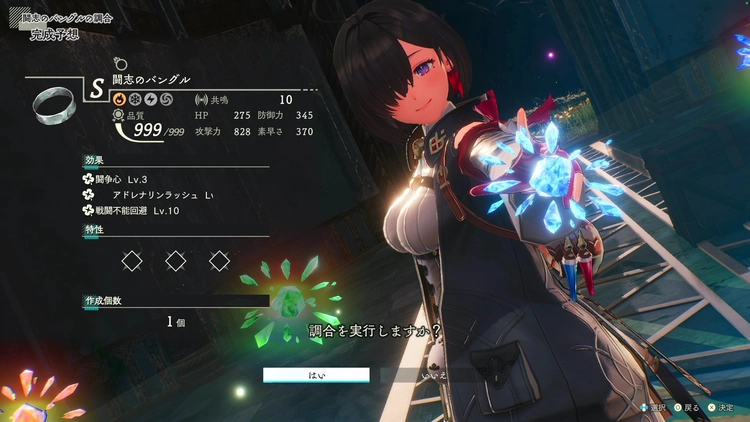Decline synthesis with いいえ
The height and width of the screenshot is (422, 750).
click(x=436, y=375)
